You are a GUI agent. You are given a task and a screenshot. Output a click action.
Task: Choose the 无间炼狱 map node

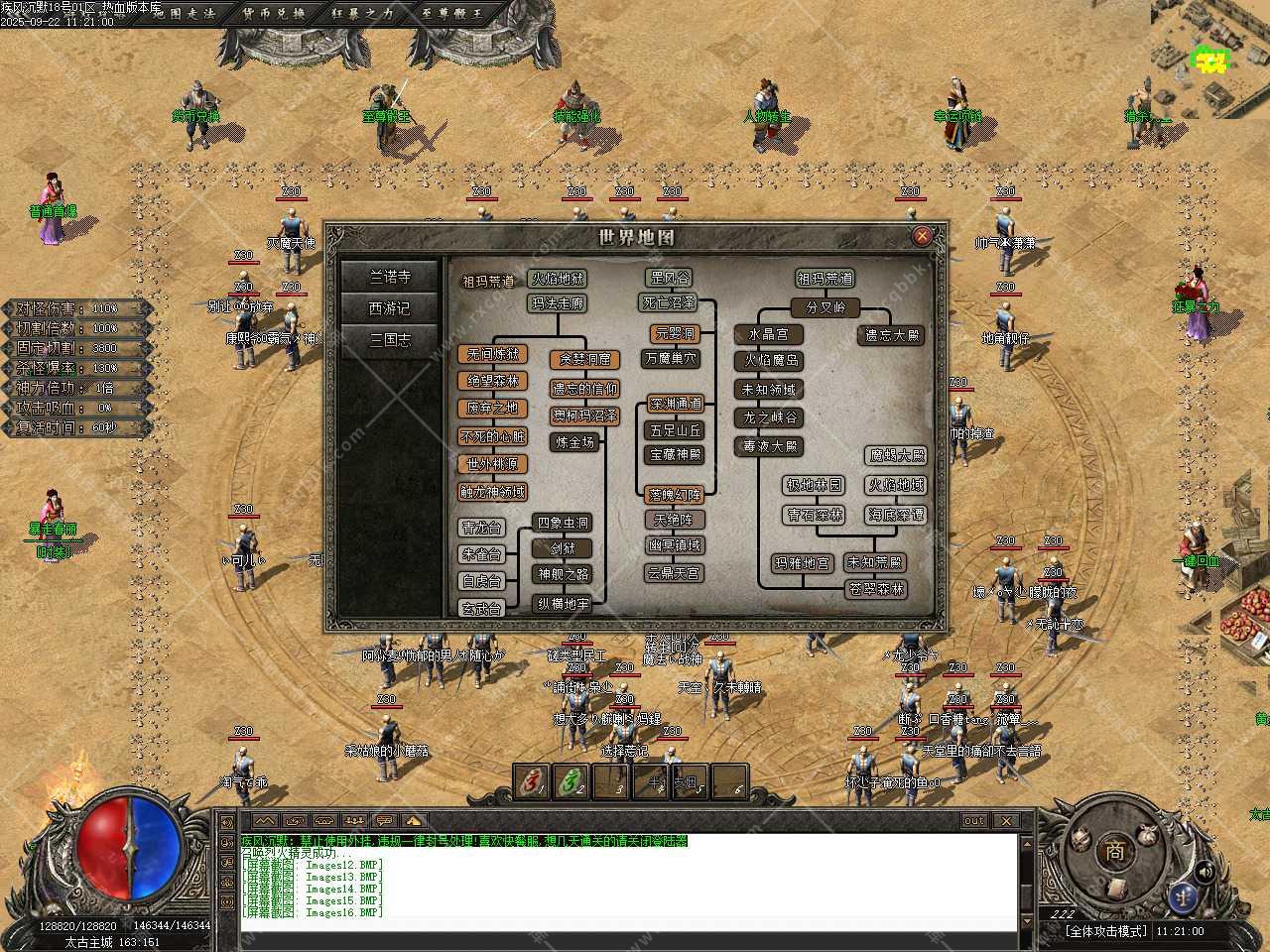tap(493, 354)
